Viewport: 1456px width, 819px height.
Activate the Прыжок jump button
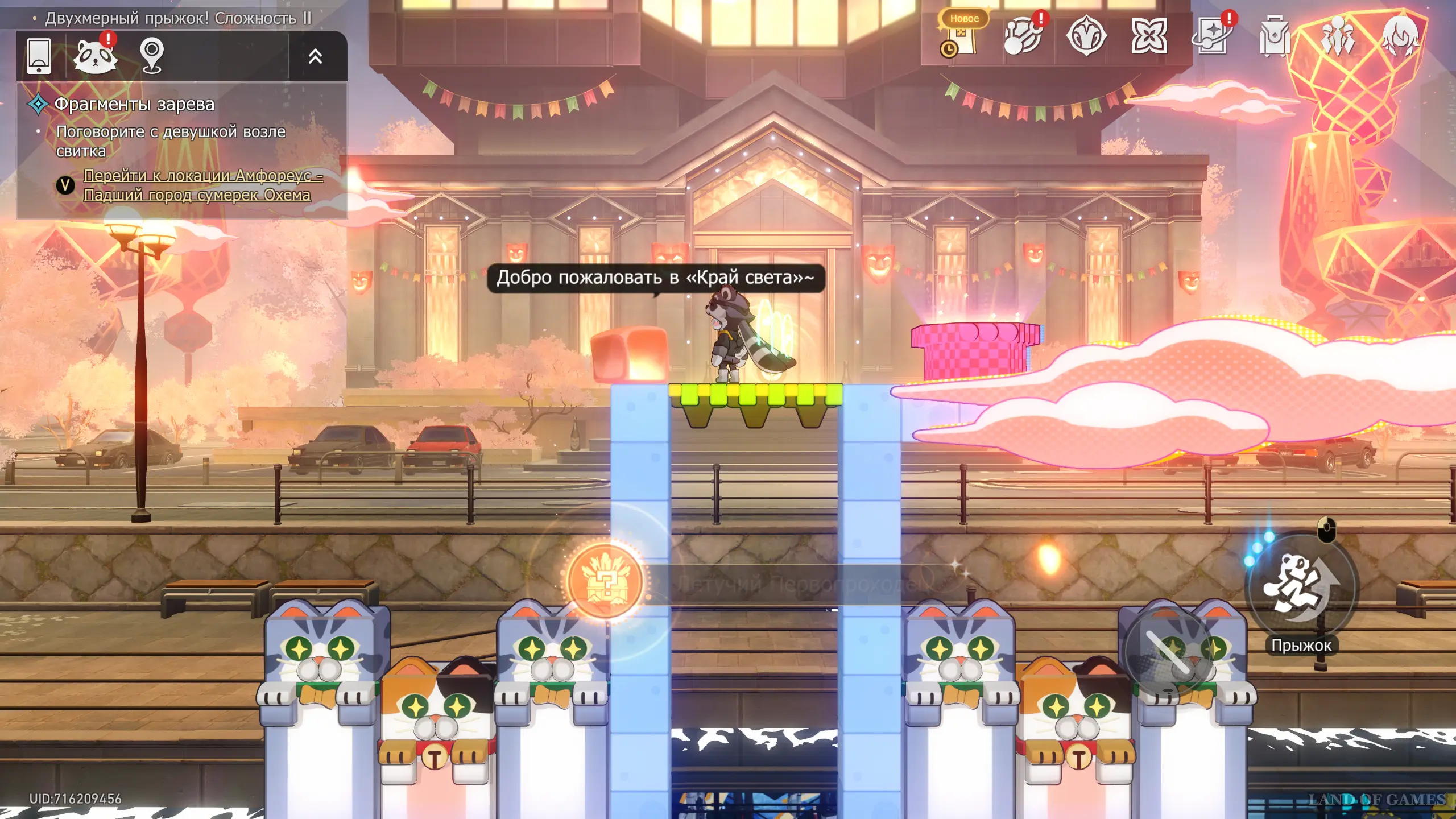[x=1301, y=589]
